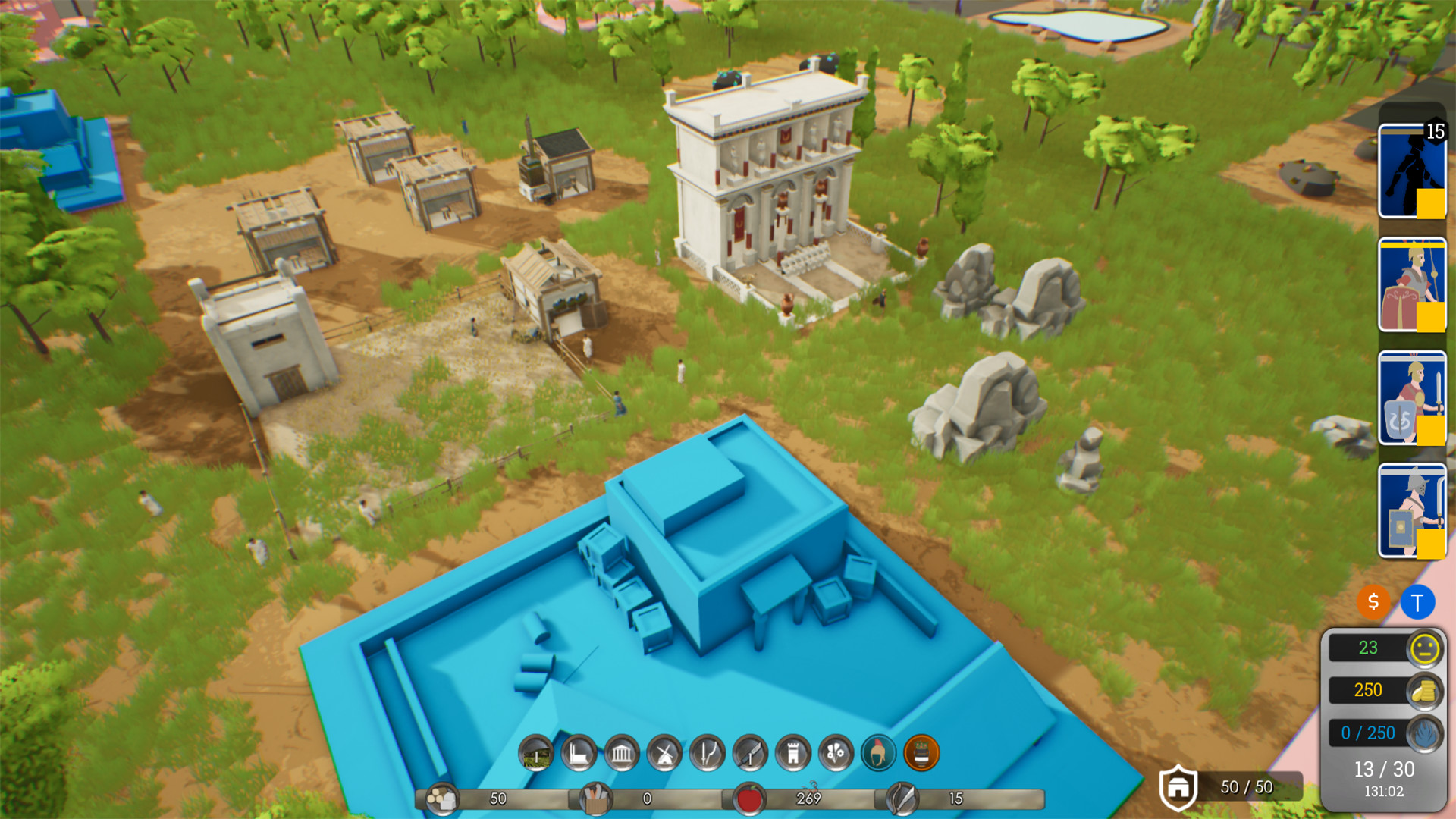The width and height of the screenshot is (1456, 819).
Task: Click the blue flame faith resource icon
Action: point(1424,733)
